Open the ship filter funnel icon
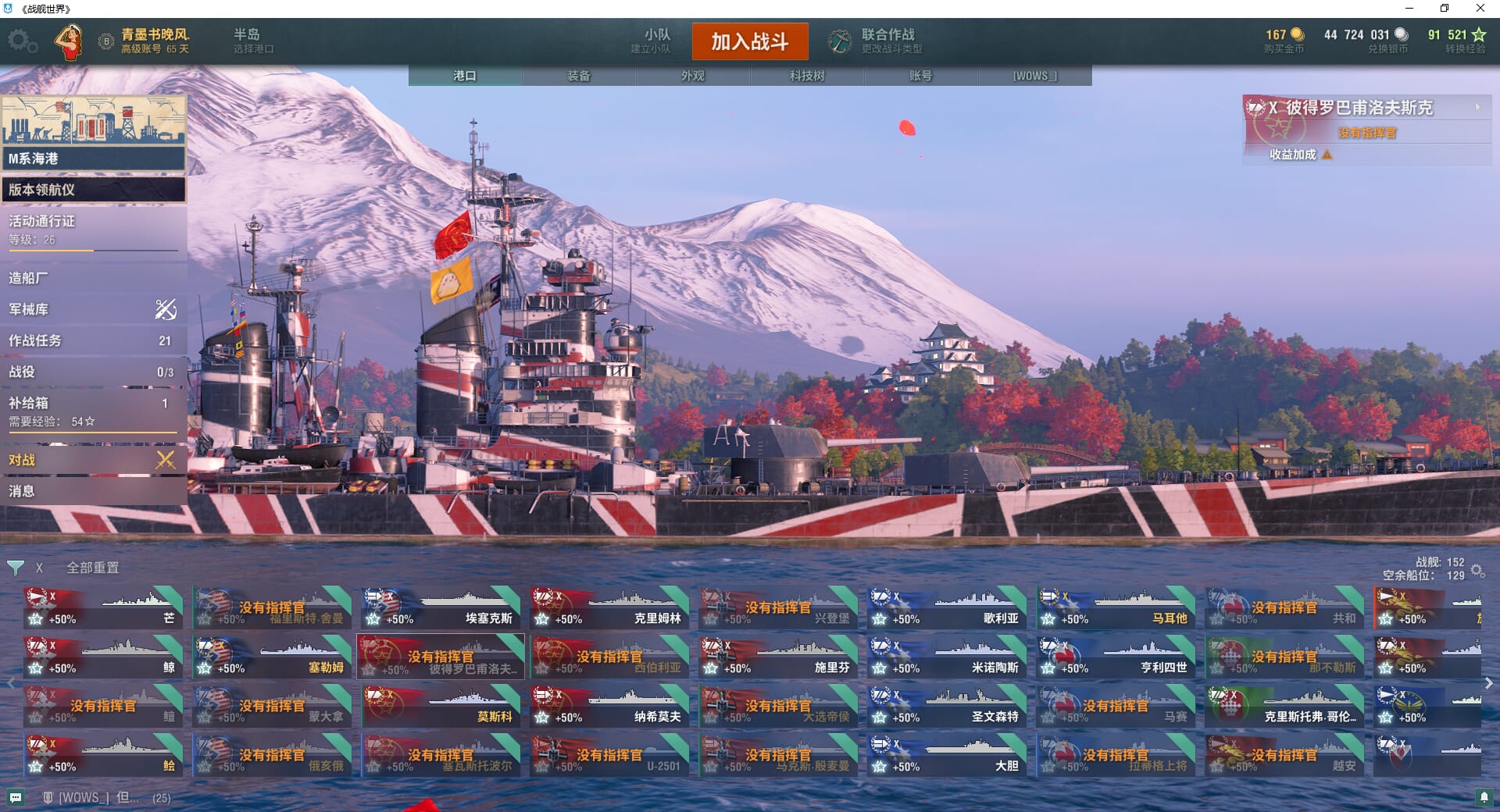The image size is (1500, 812). (x=16, y=568)
